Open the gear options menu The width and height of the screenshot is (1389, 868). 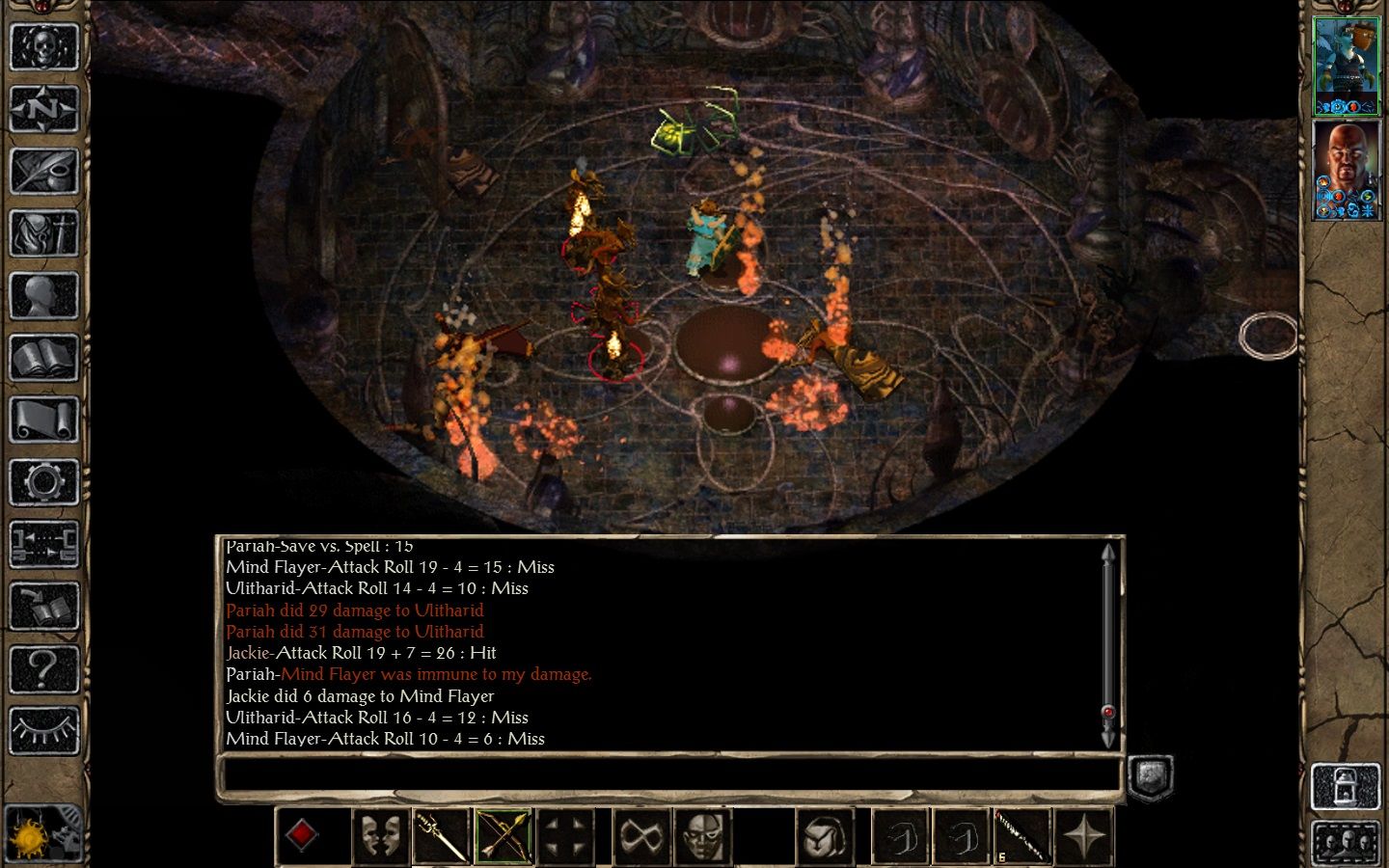click(x=43, y=482)
